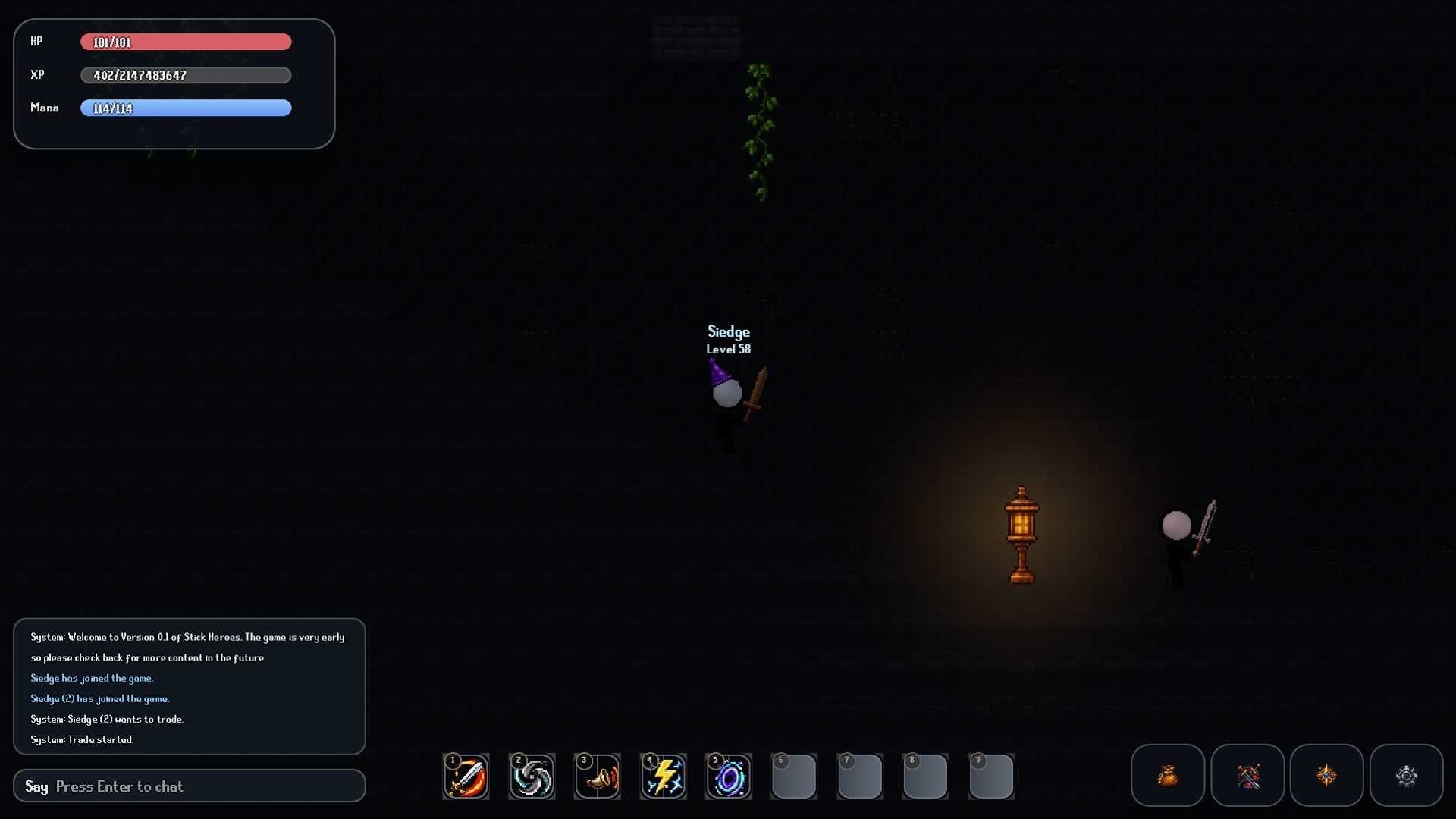Select empty hotbar slot number 6
1456x819 pixels.
click(794, 777)
